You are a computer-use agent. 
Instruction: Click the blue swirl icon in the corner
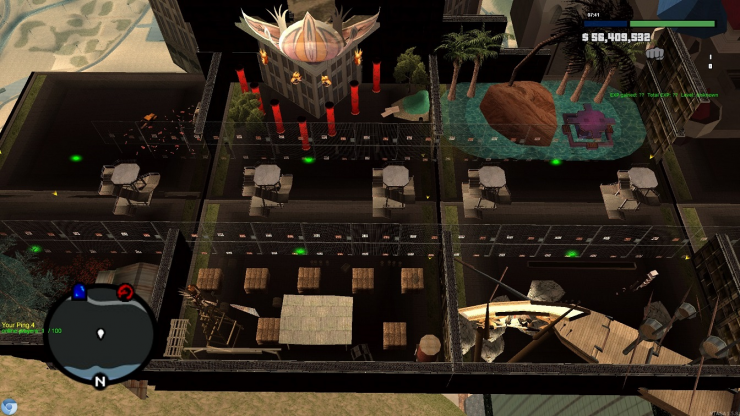pyautogui.click(x=9, y=406)
